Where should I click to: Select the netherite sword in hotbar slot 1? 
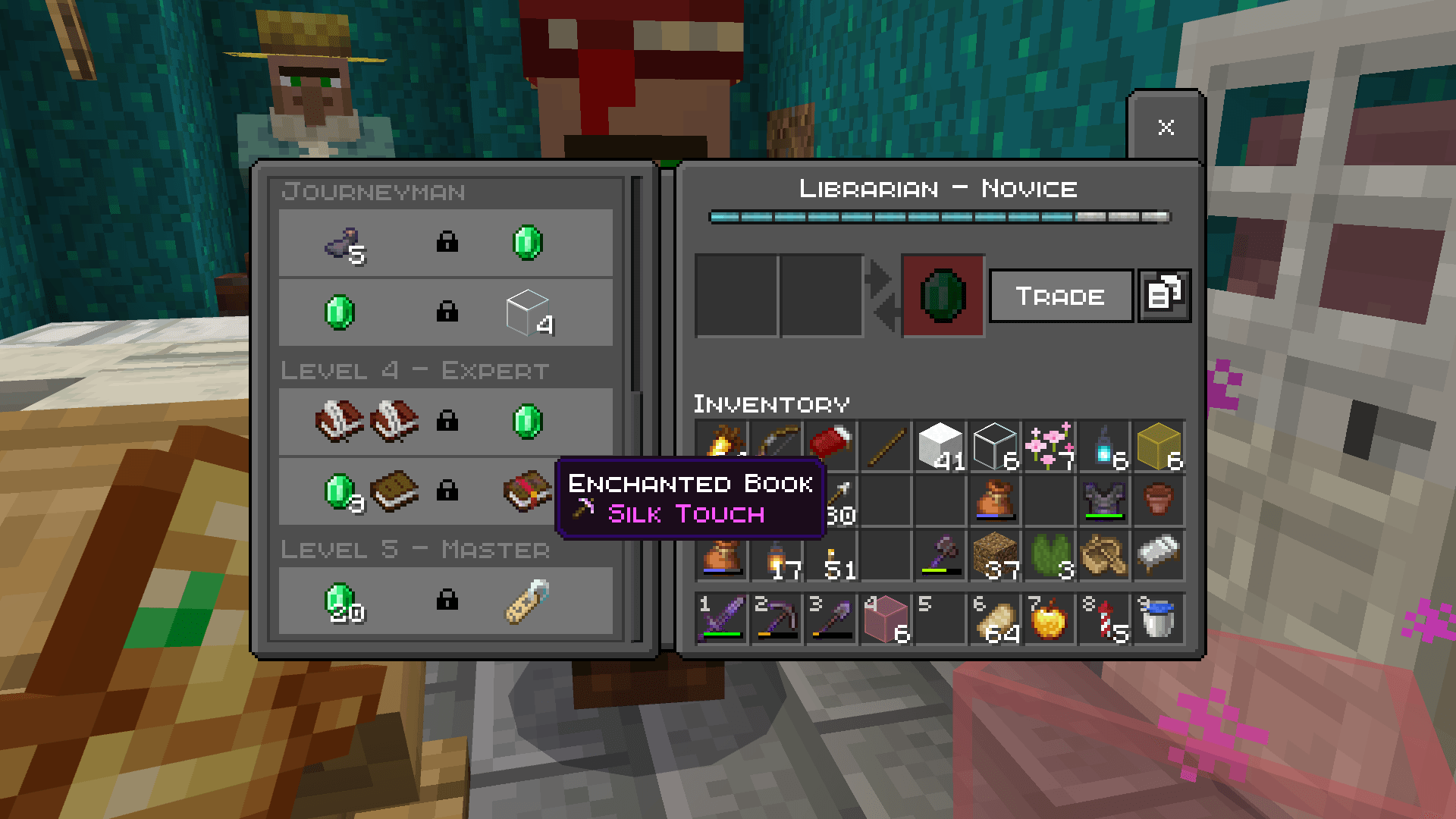pos(720,620)
